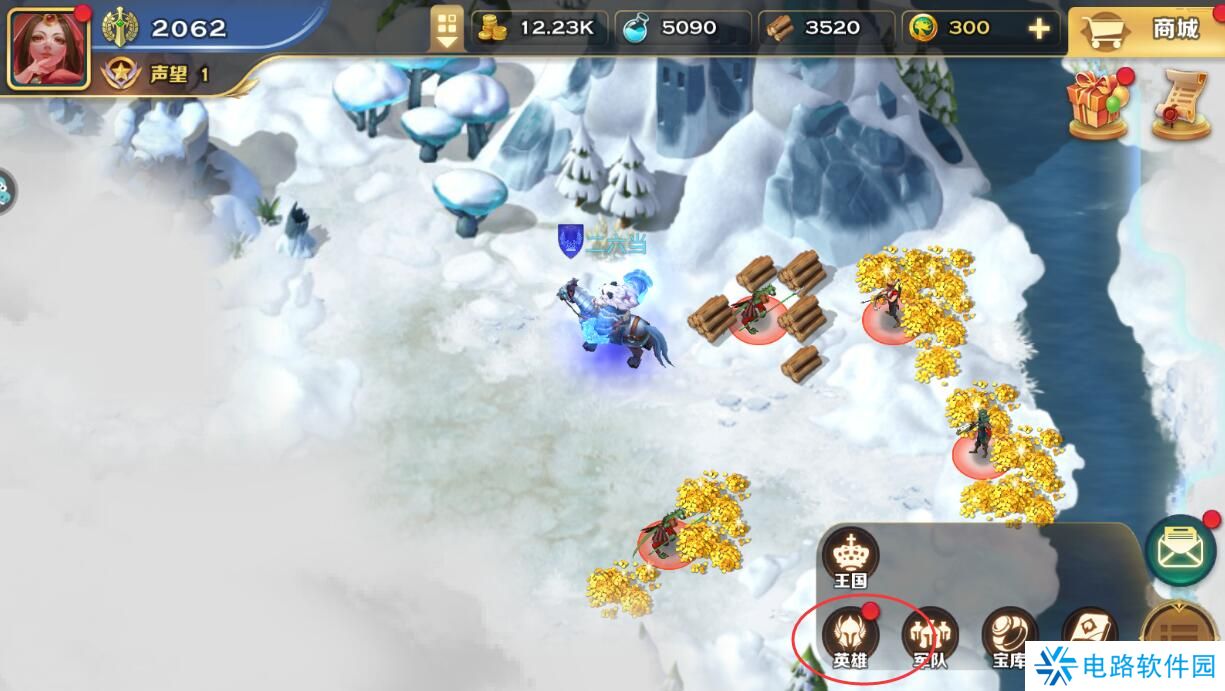Select the gold coins resource counter
1225x691 pixels.
click(x=538, y=28)
